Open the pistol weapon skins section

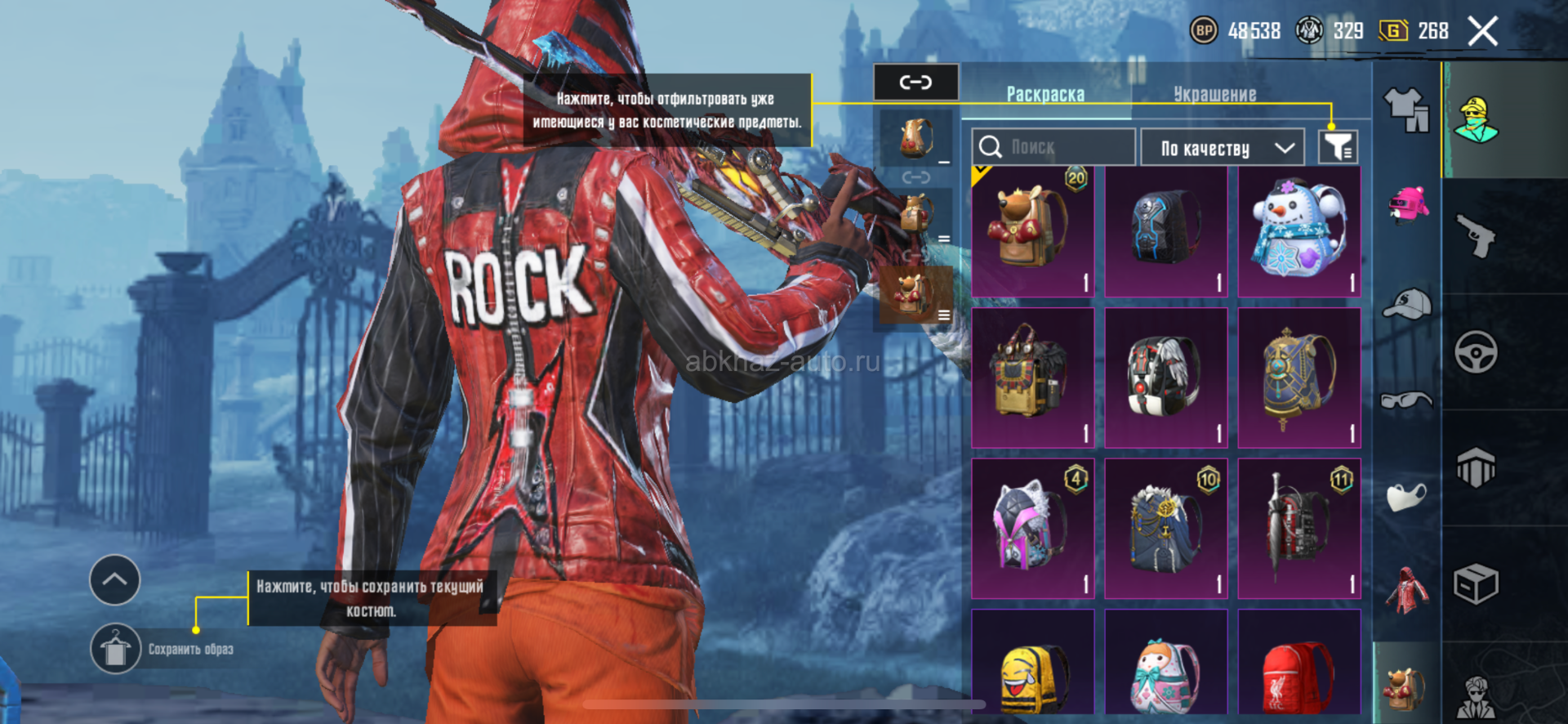[1476, 236]
